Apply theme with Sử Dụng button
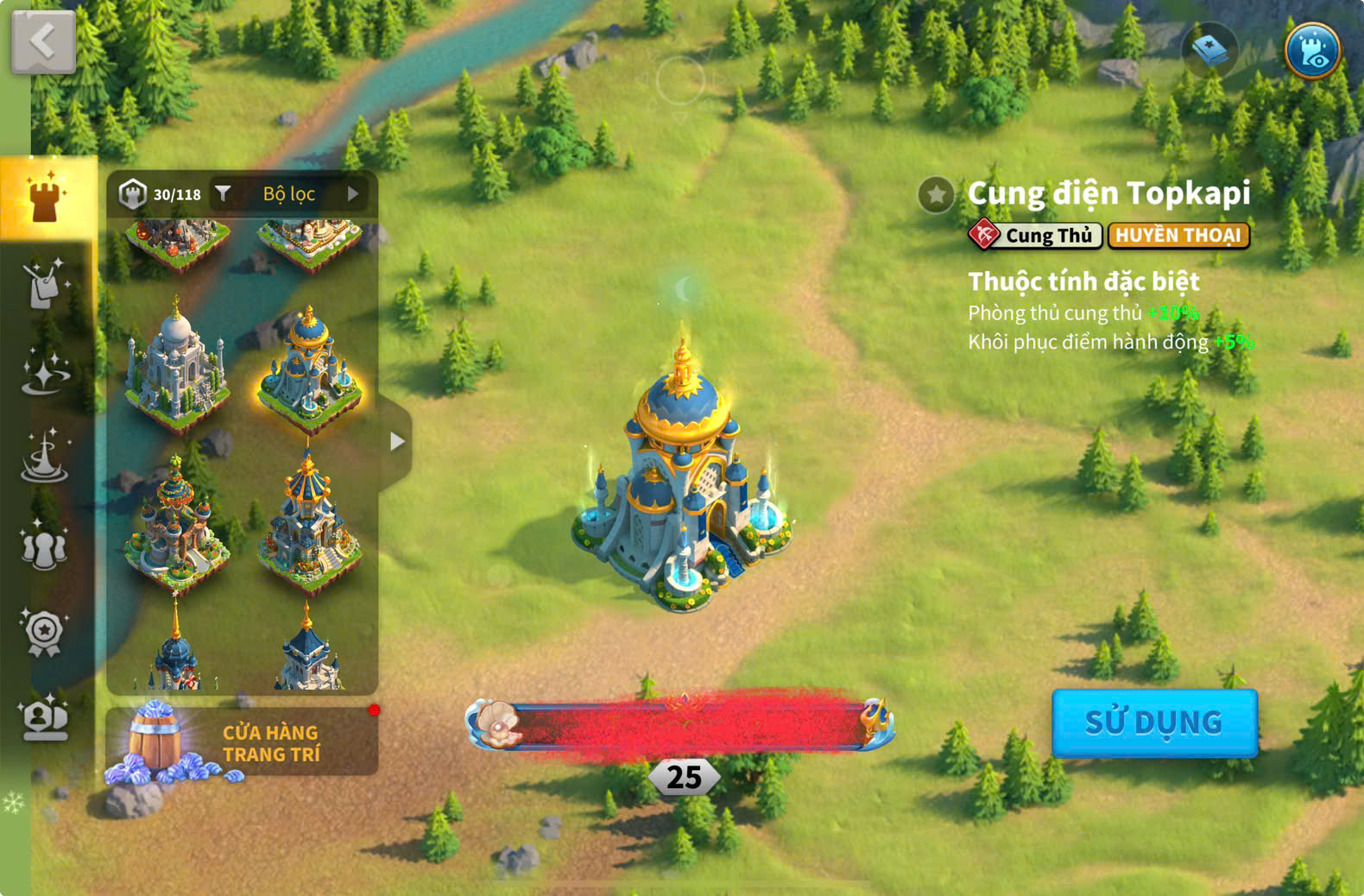This screenshot has height=896, width=1364. 1154,722
